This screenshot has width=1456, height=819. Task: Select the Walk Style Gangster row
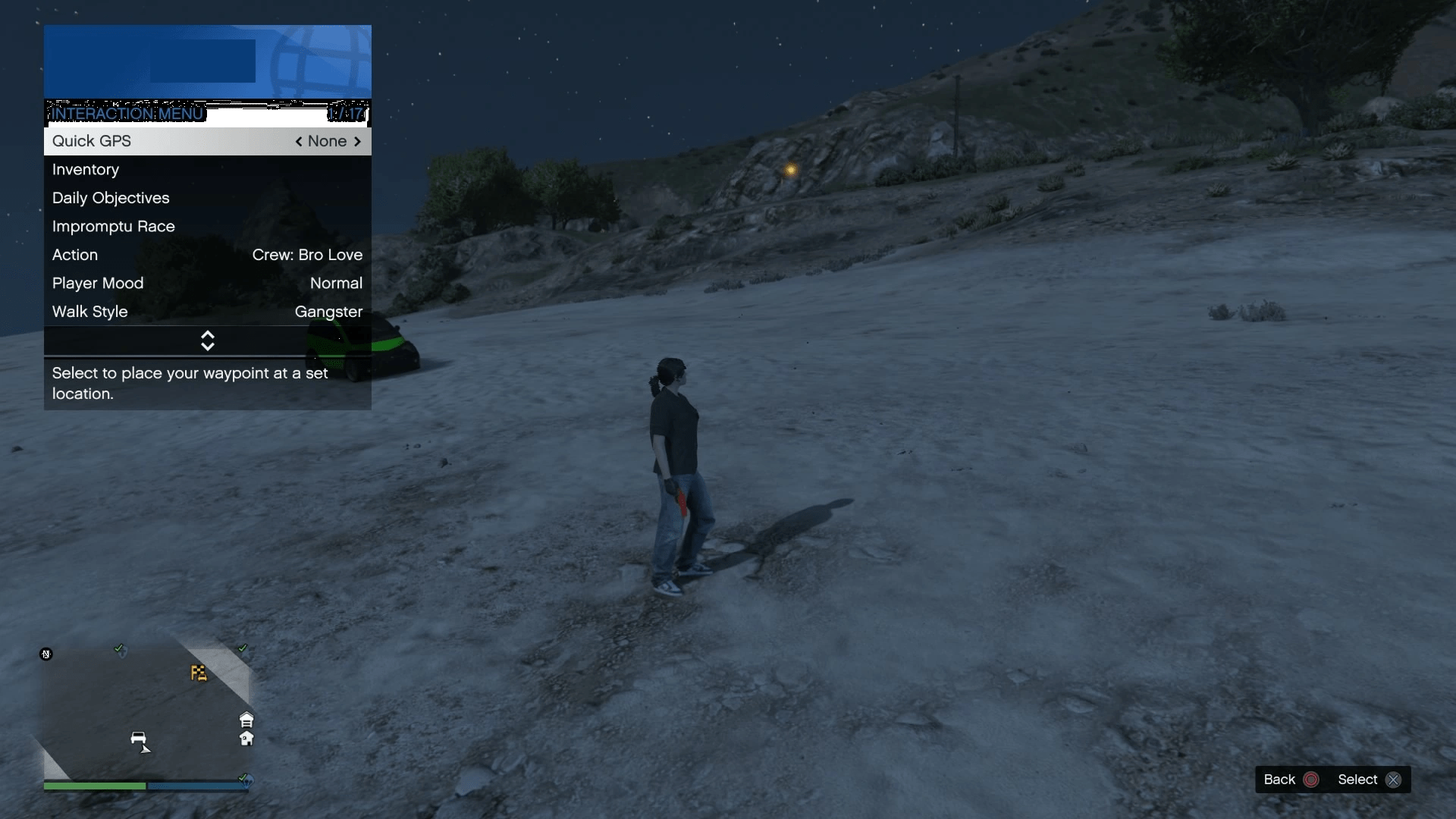(x=207, y=312)
